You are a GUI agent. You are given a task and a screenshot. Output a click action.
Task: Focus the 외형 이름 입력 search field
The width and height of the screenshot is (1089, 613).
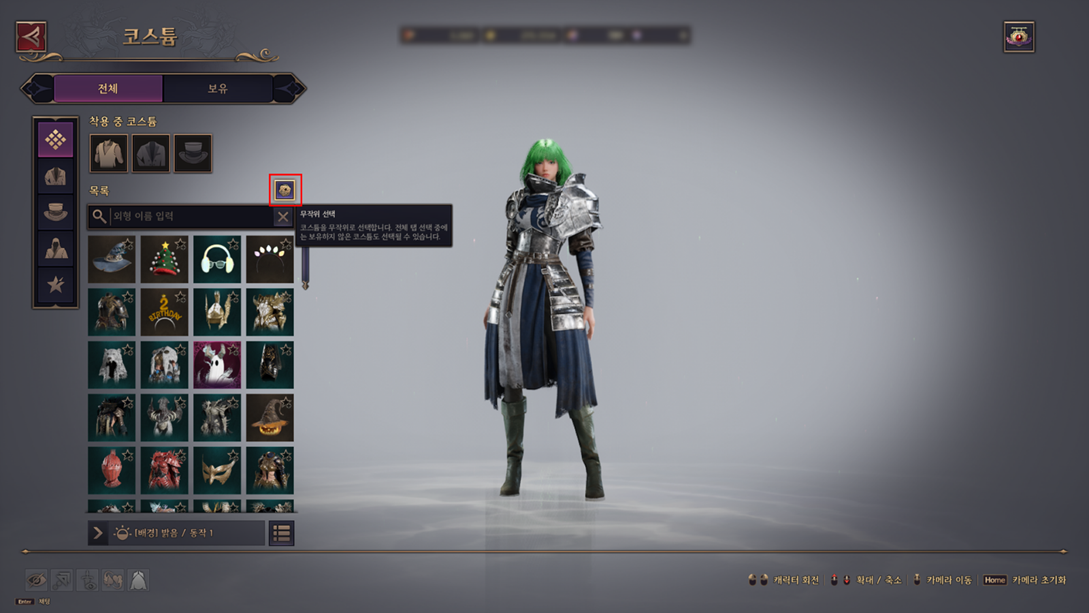tap(190, 216)
